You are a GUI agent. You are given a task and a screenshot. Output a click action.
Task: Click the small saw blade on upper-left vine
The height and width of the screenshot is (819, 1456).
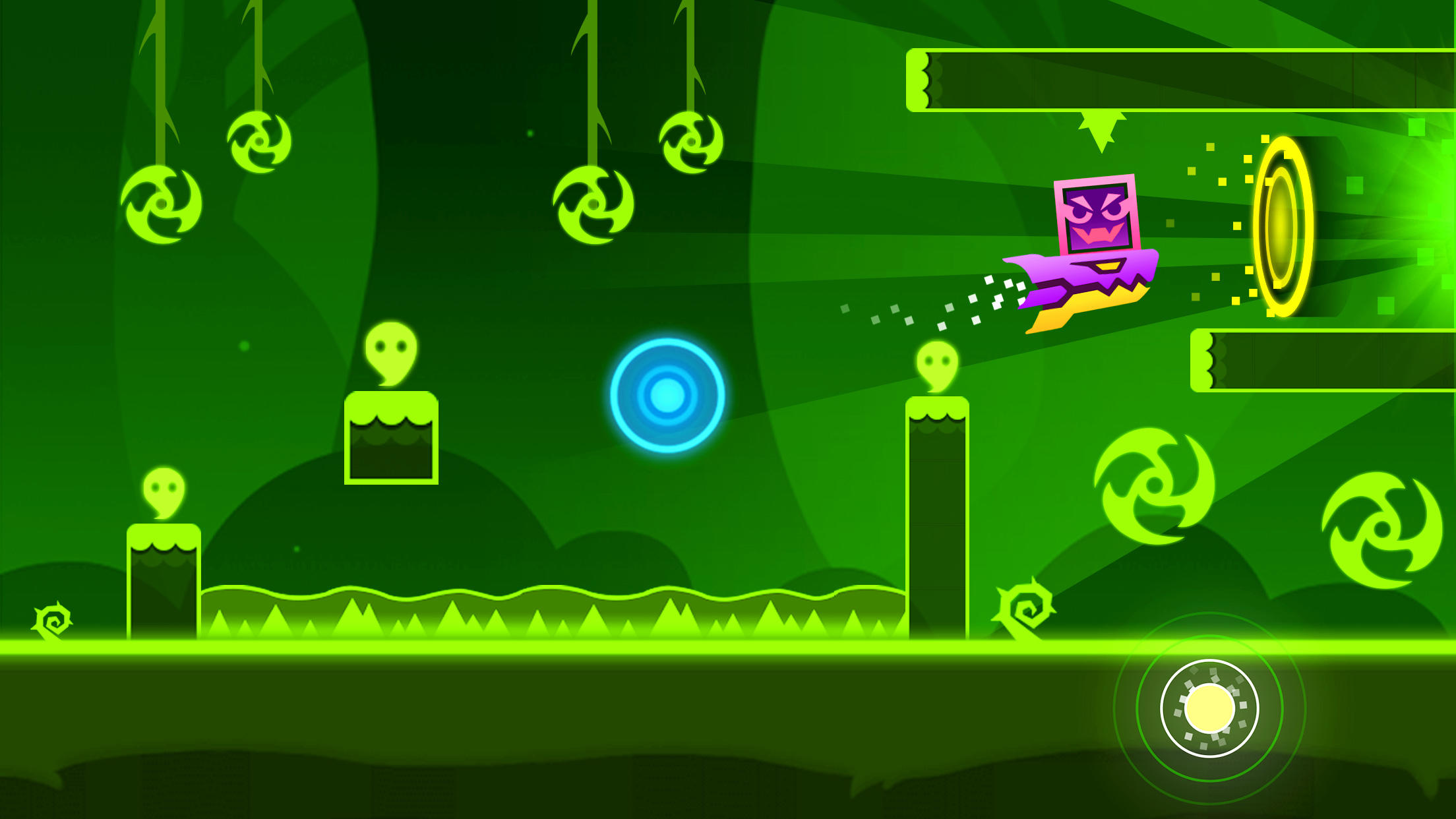[259, 140]
